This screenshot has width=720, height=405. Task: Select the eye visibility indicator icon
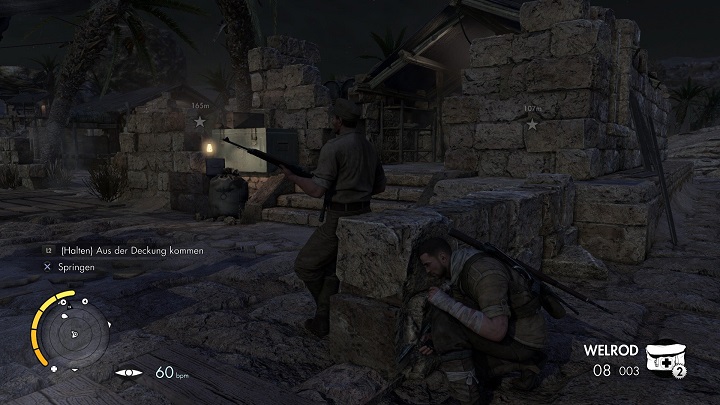tap(130, 373)
